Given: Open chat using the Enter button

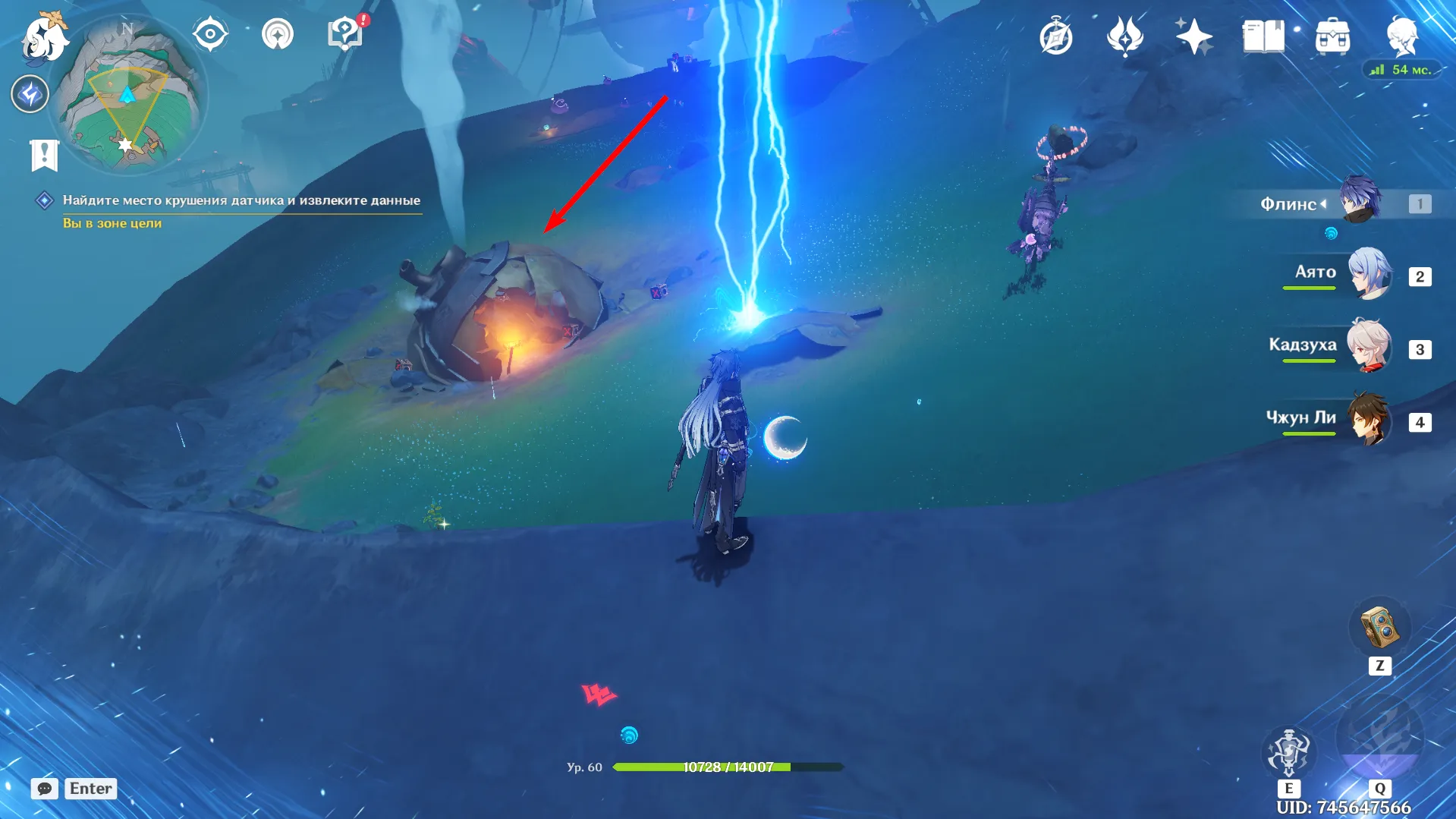Looking at the screenshot, I should [90, 789].
